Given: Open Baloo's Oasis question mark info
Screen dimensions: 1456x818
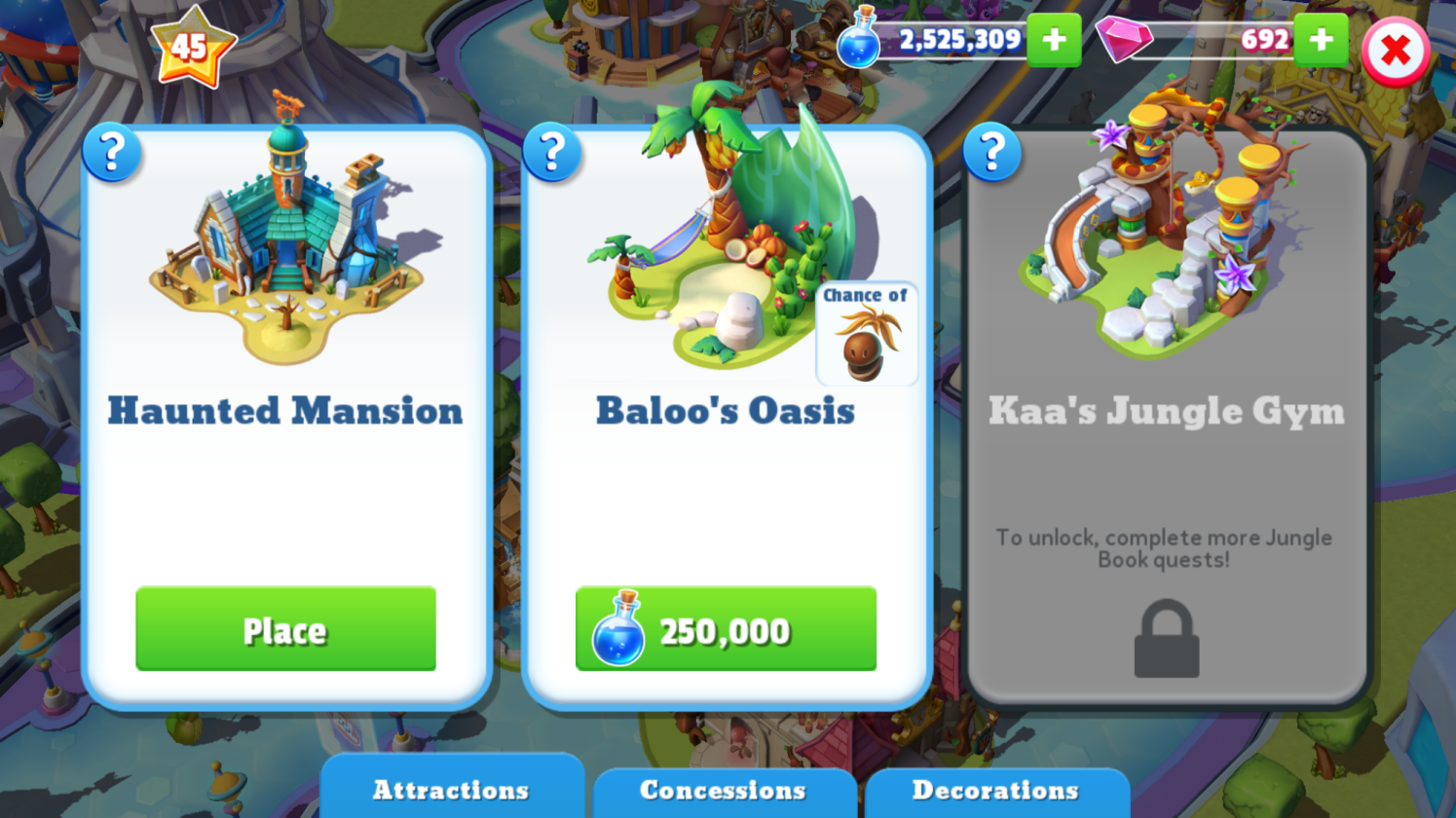Looking at the screenshot, I should (552, 153).
